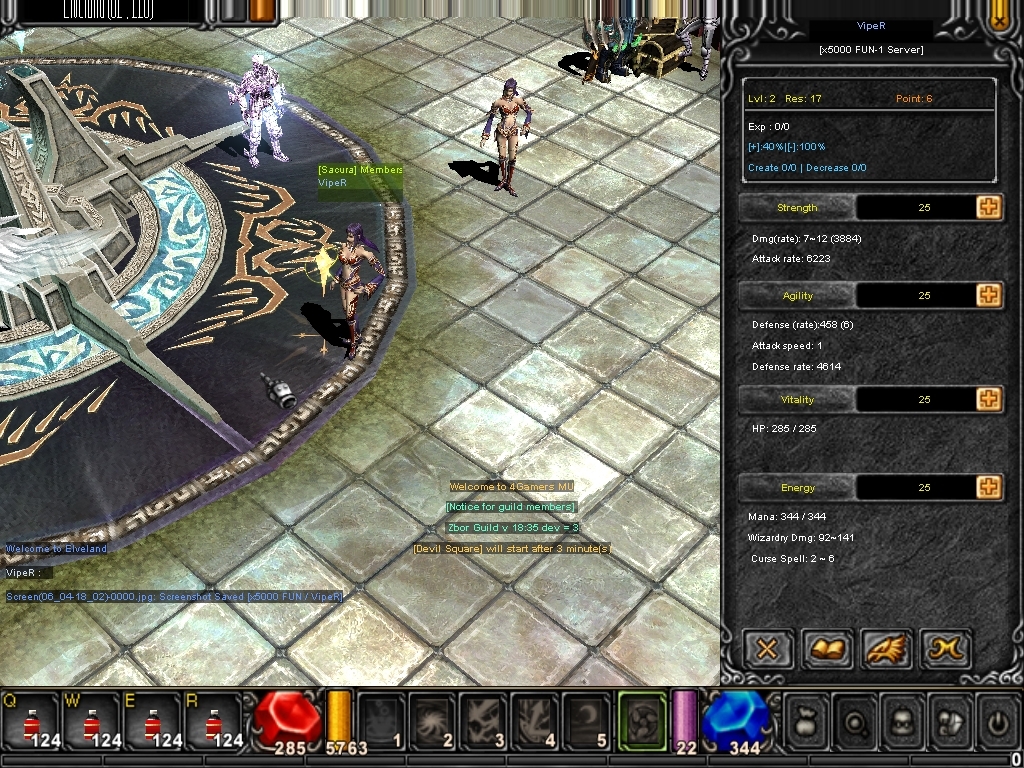Open the inventory bag icon

coord(807,720)
